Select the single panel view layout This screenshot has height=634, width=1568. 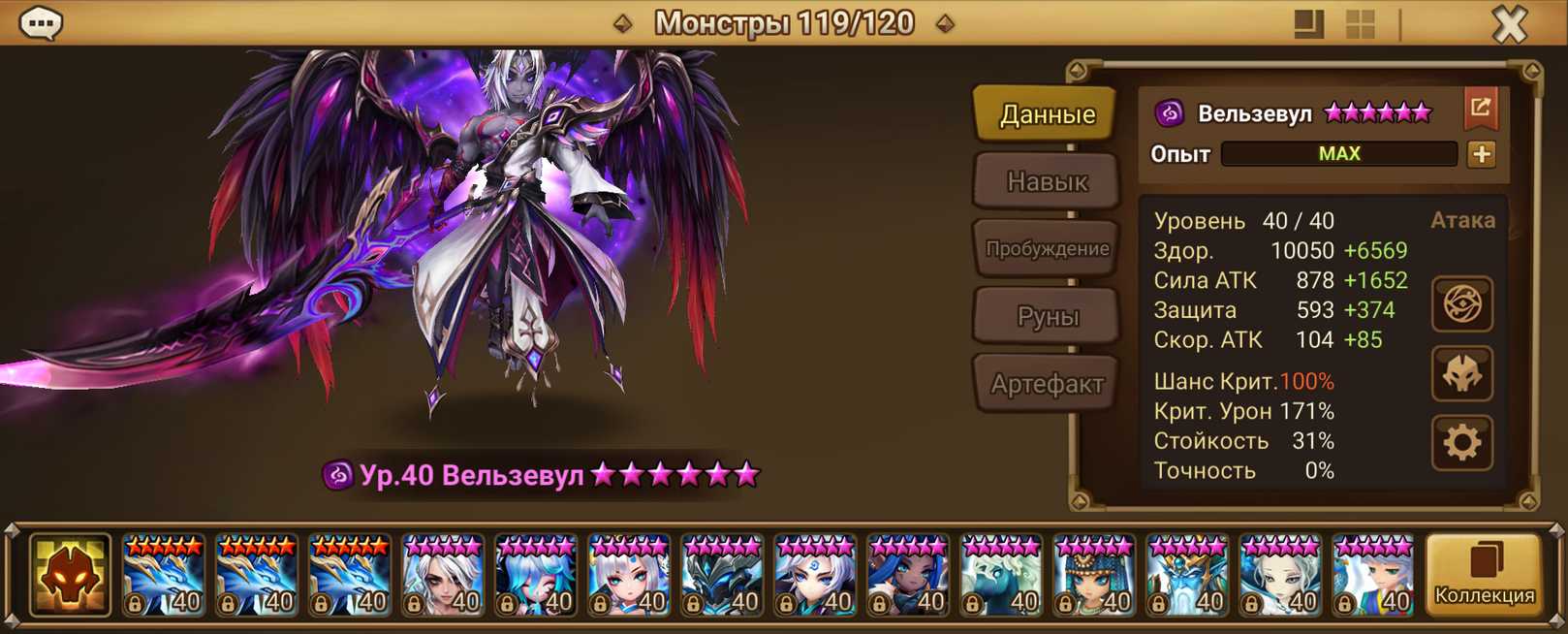click(1308, 24)
